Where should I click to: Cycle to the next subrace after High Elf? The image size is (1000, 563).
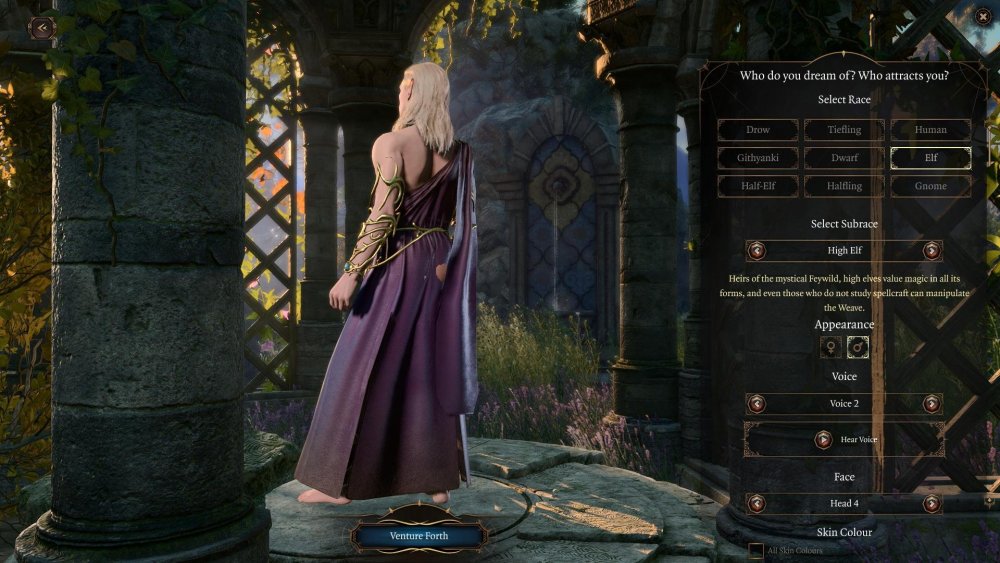coord(932,251)
